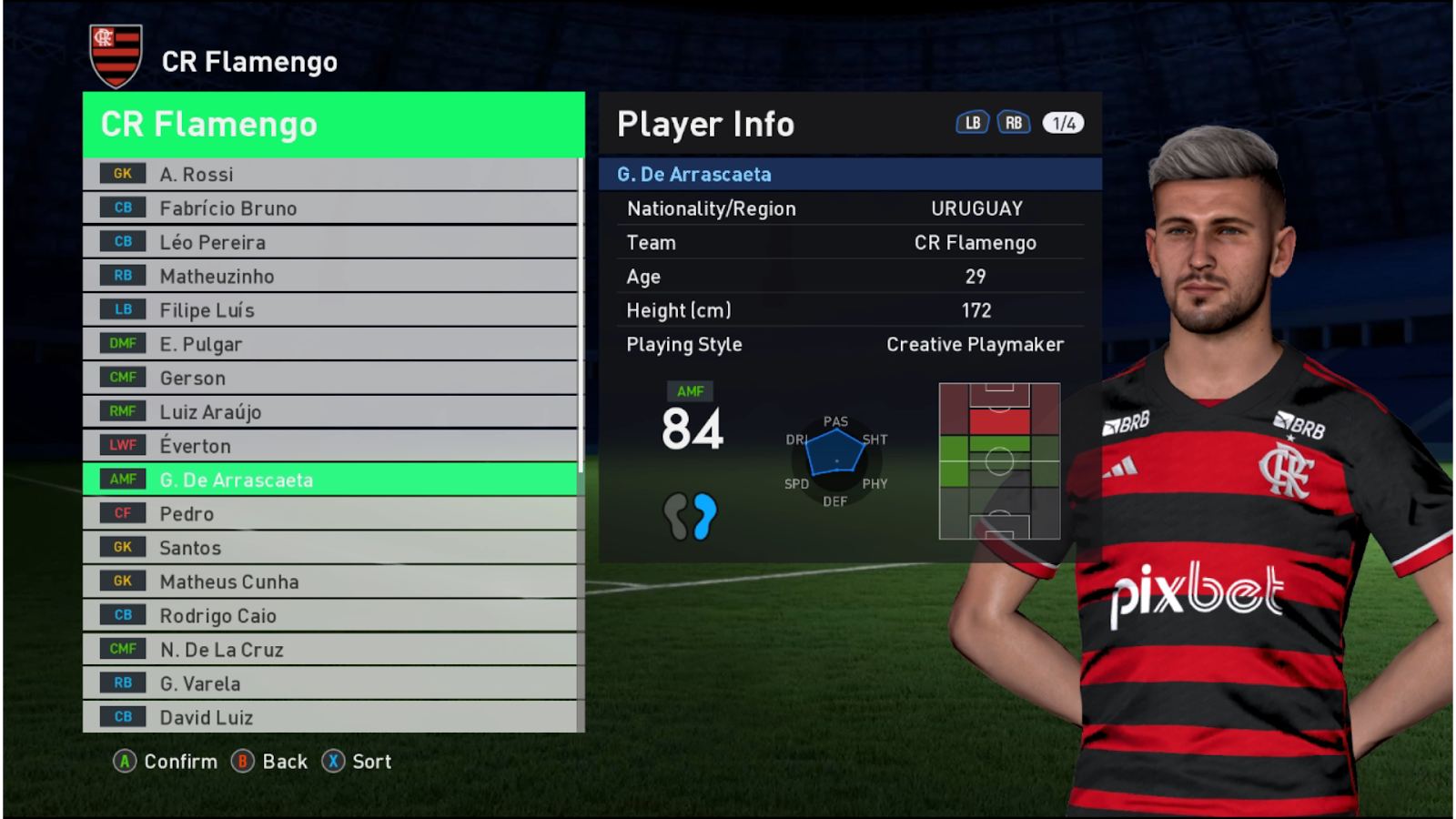Choose left winger Éverton

[x=329, y=446]
